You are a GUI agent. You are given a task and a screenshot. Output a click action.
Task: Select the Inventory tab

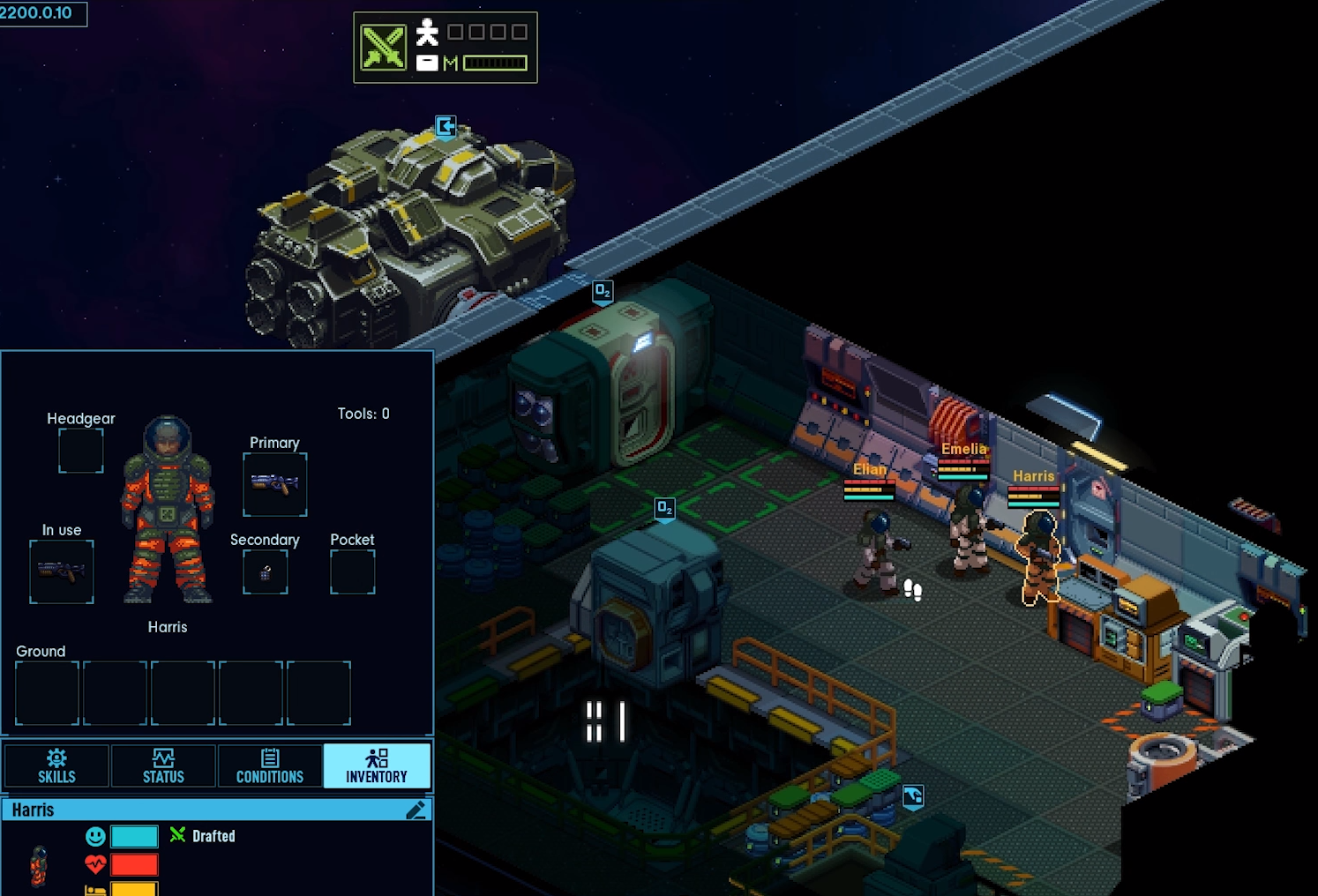click(377, 765)
